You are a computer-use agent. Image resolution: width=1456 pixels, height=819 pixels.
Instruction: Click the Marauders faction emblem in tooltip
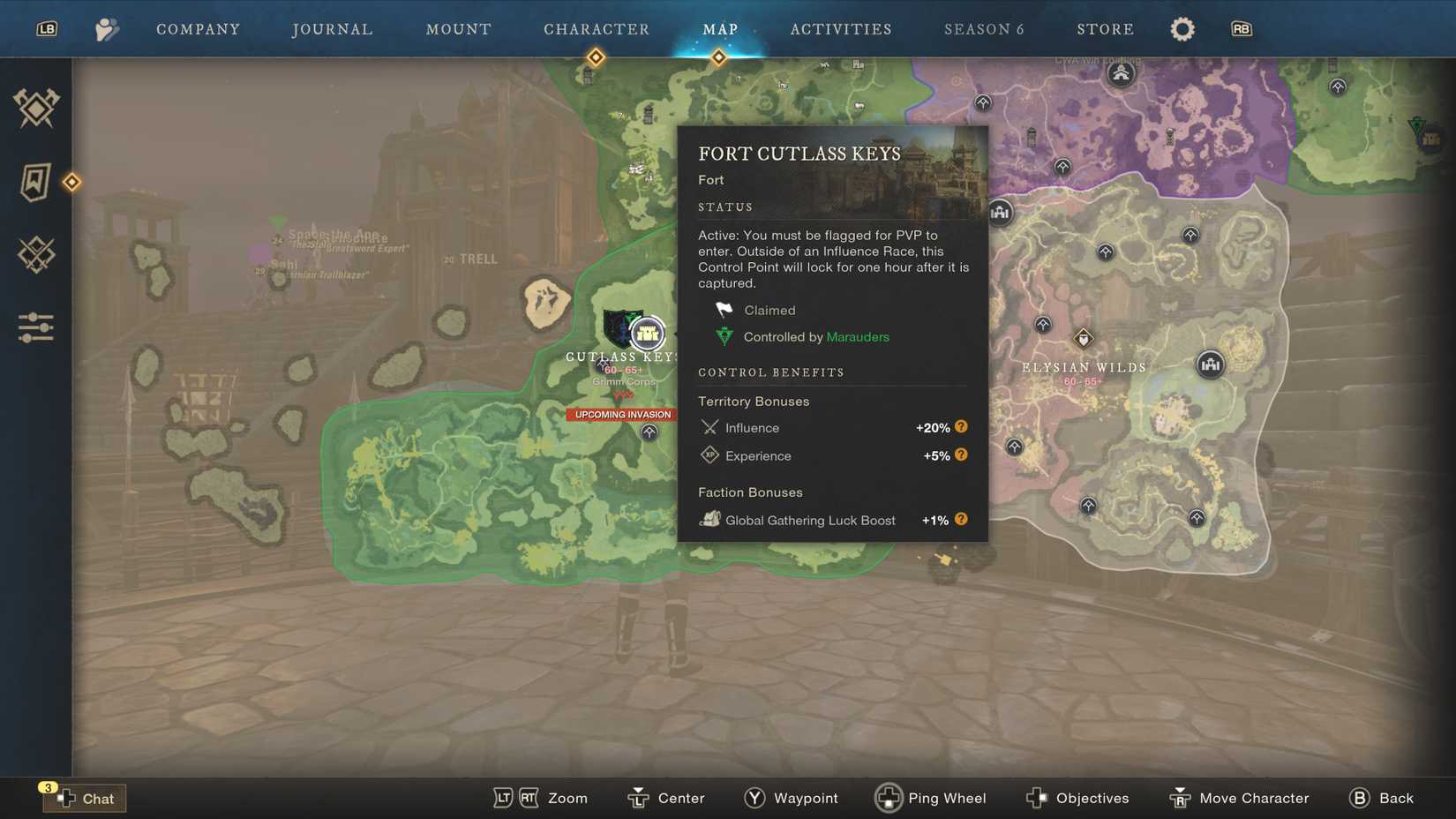click(724, 336)
